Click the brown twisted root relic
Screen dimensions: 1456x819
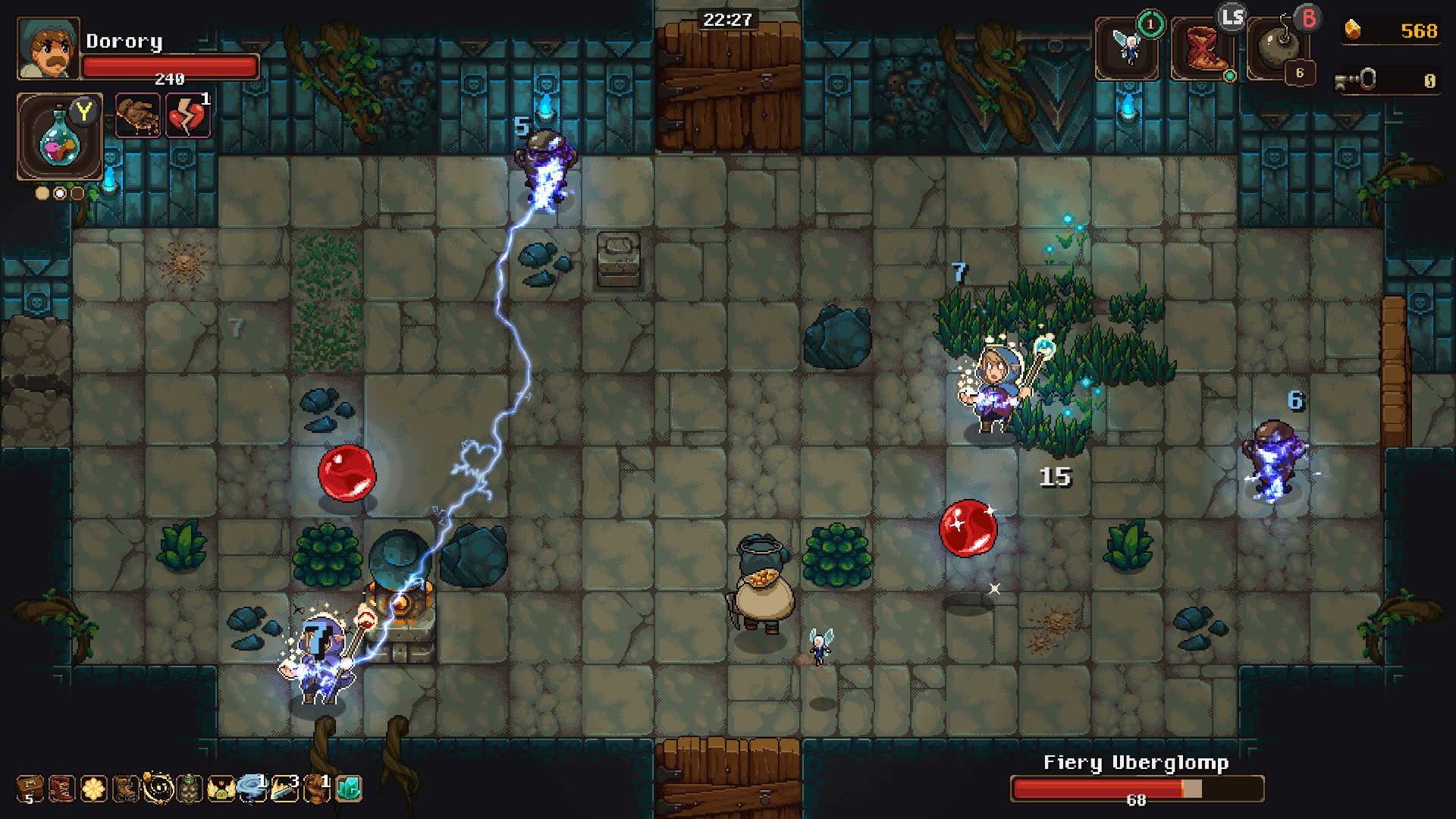(315, 789)
